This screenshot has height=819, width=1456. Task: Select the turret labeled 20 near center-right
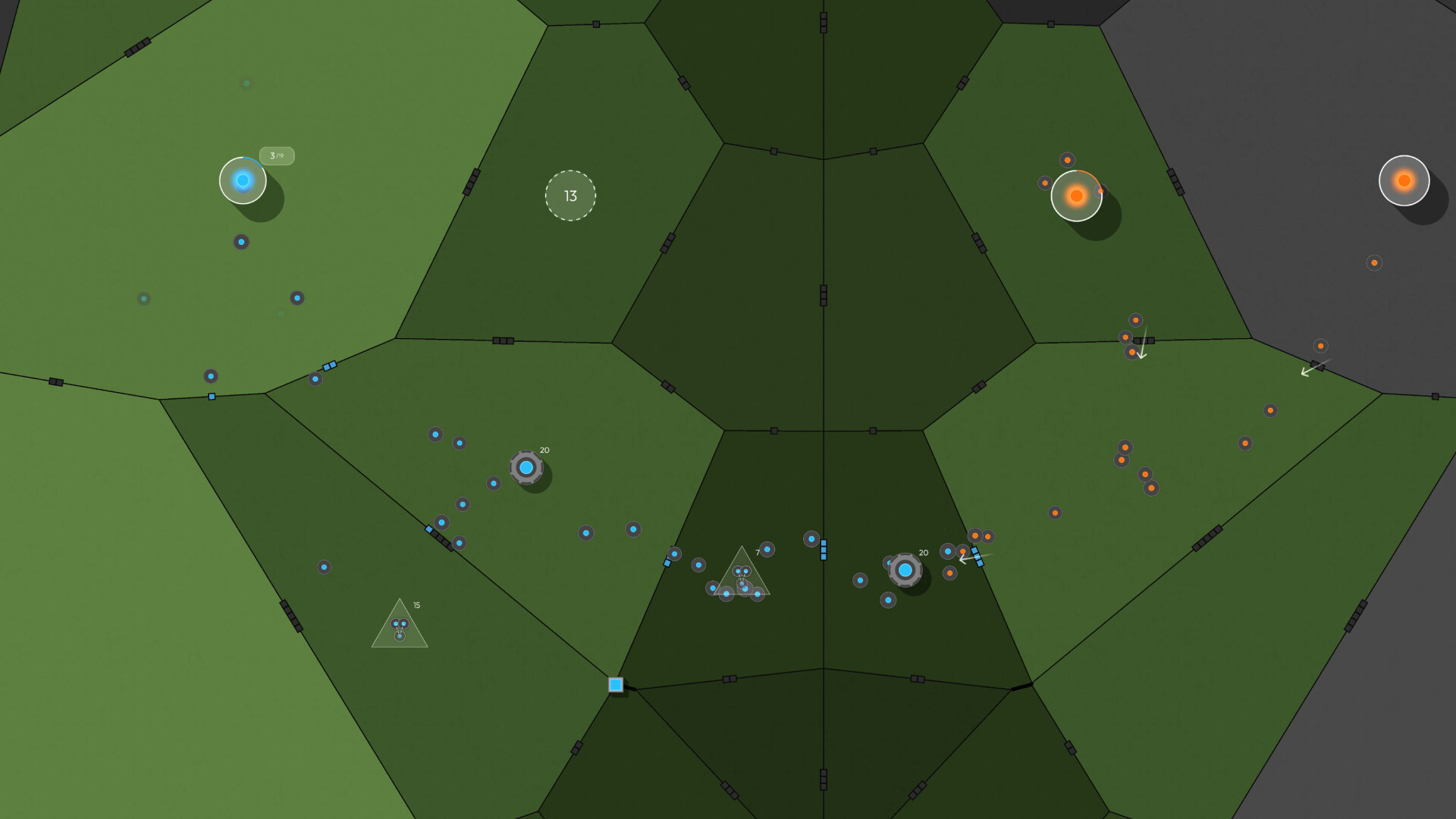tap(905, 570)
